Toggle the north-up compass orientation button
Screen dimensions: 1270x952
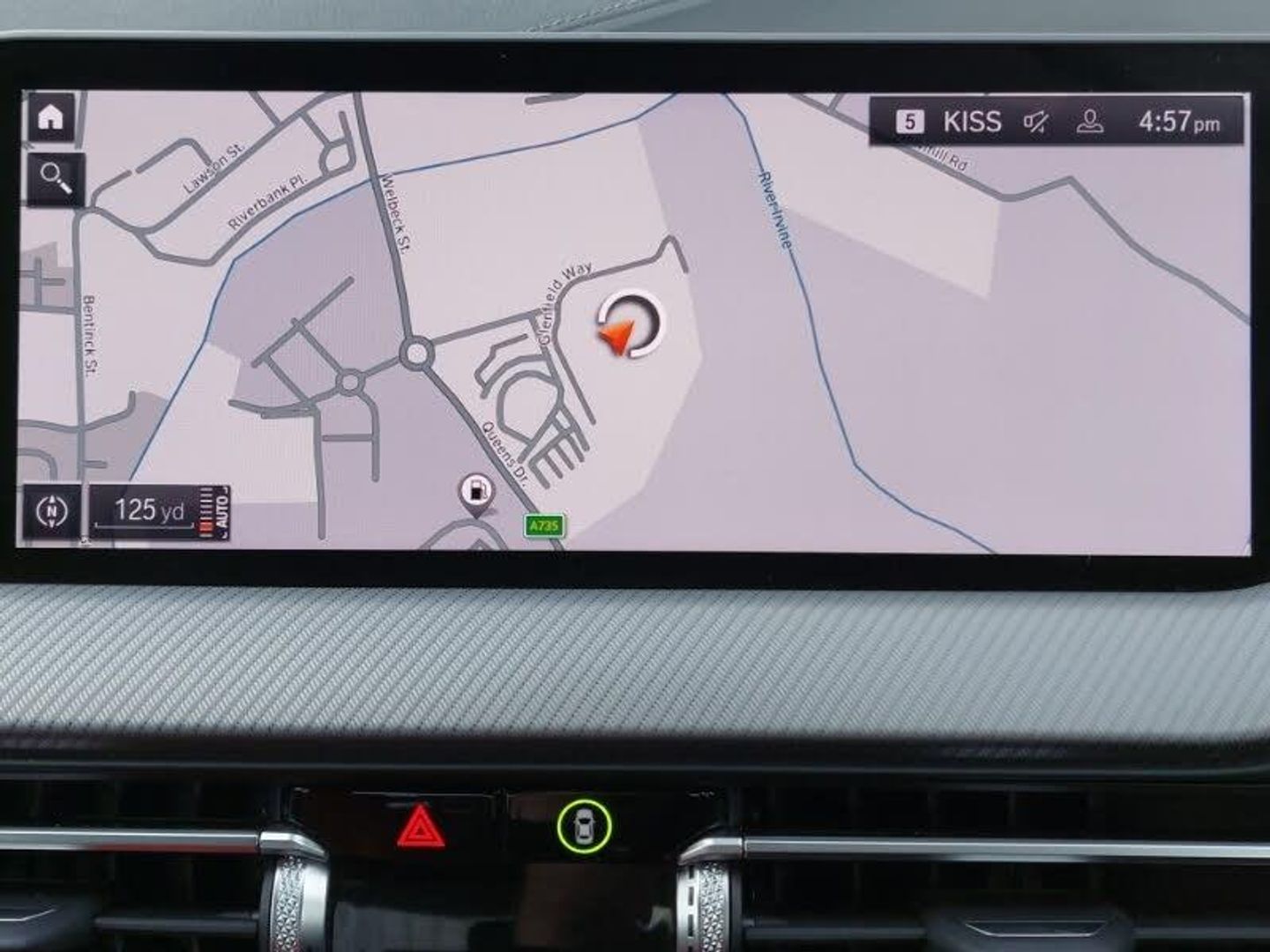[52, 511]
